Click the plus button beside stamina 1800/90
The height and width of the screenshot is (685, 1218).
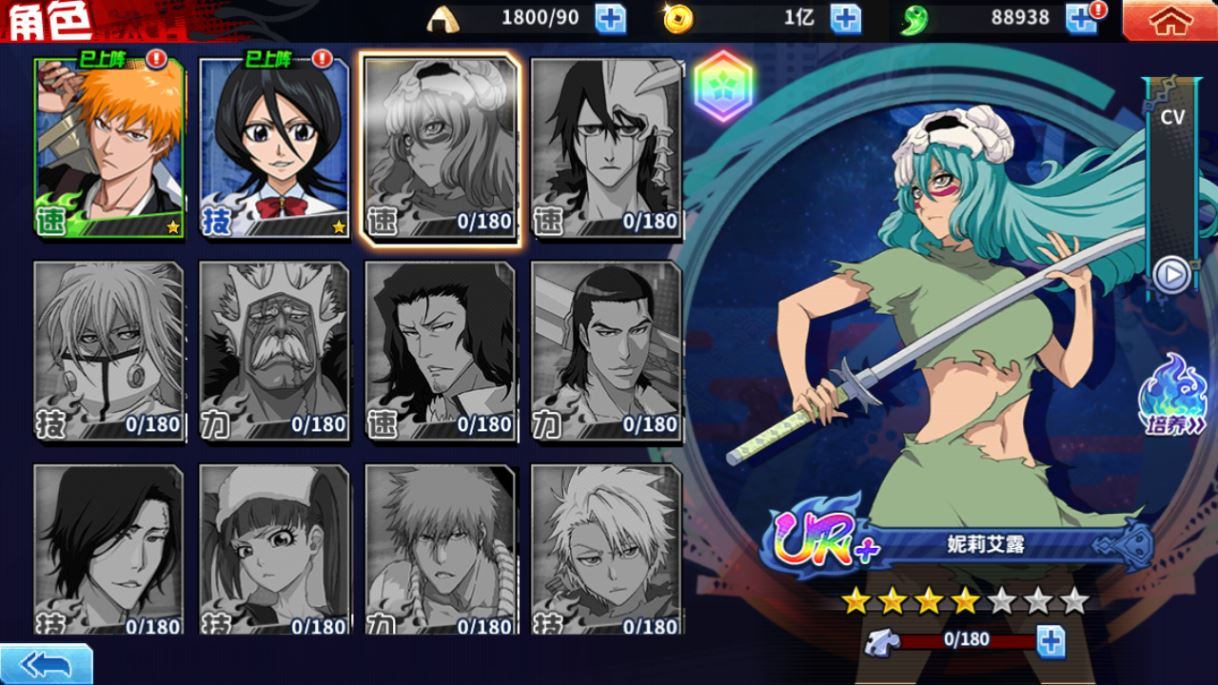(x=610, y=18)
